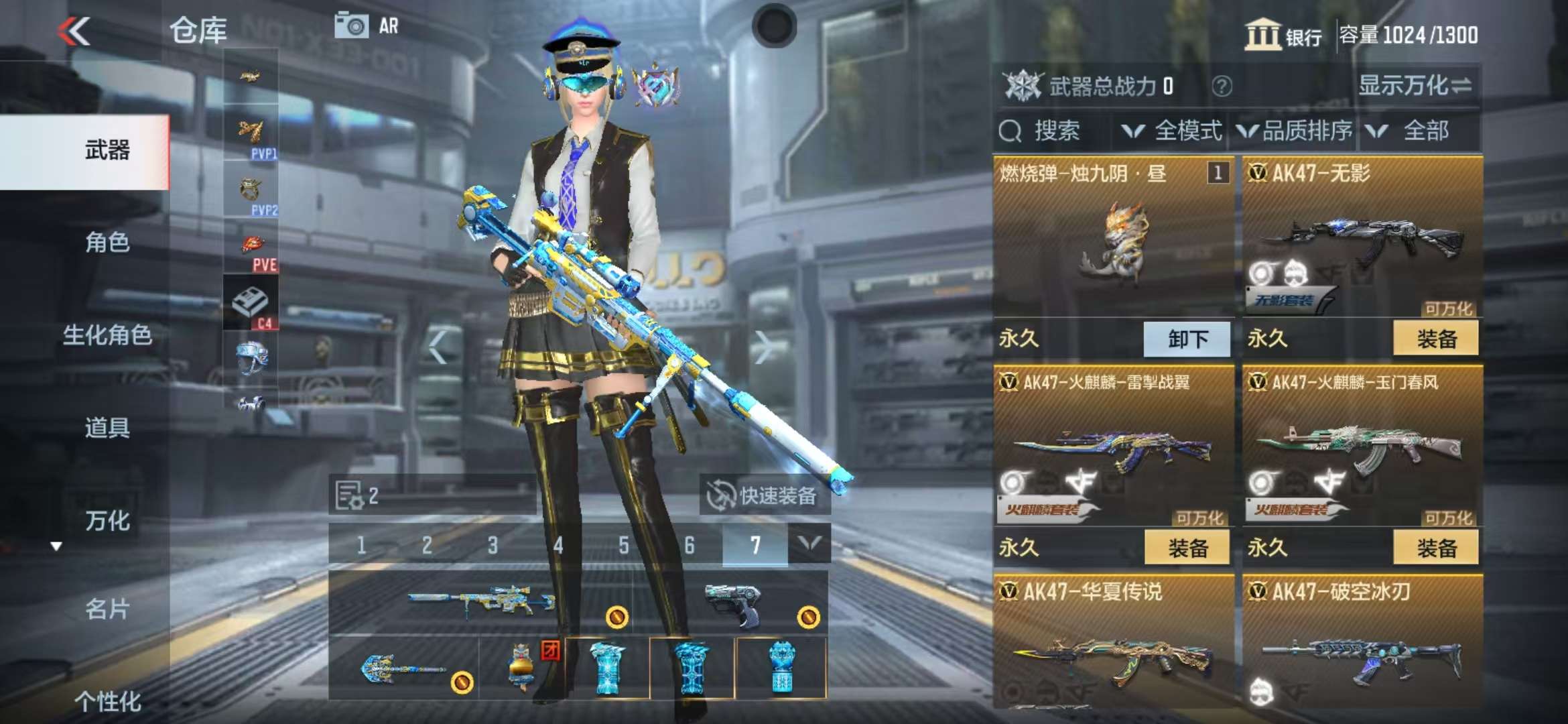Switch to the 道具 items category
The image size is (1568, 724).
[x=107, y=428]
